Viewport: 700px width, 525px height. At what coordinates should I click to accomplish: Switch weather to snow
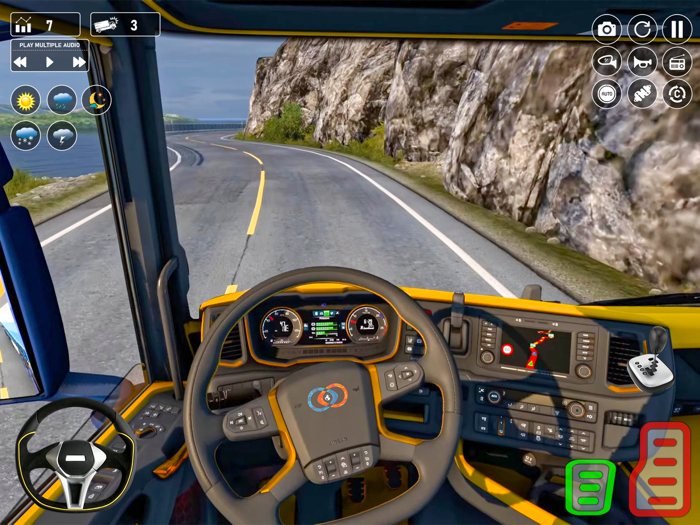pos(25,135)
